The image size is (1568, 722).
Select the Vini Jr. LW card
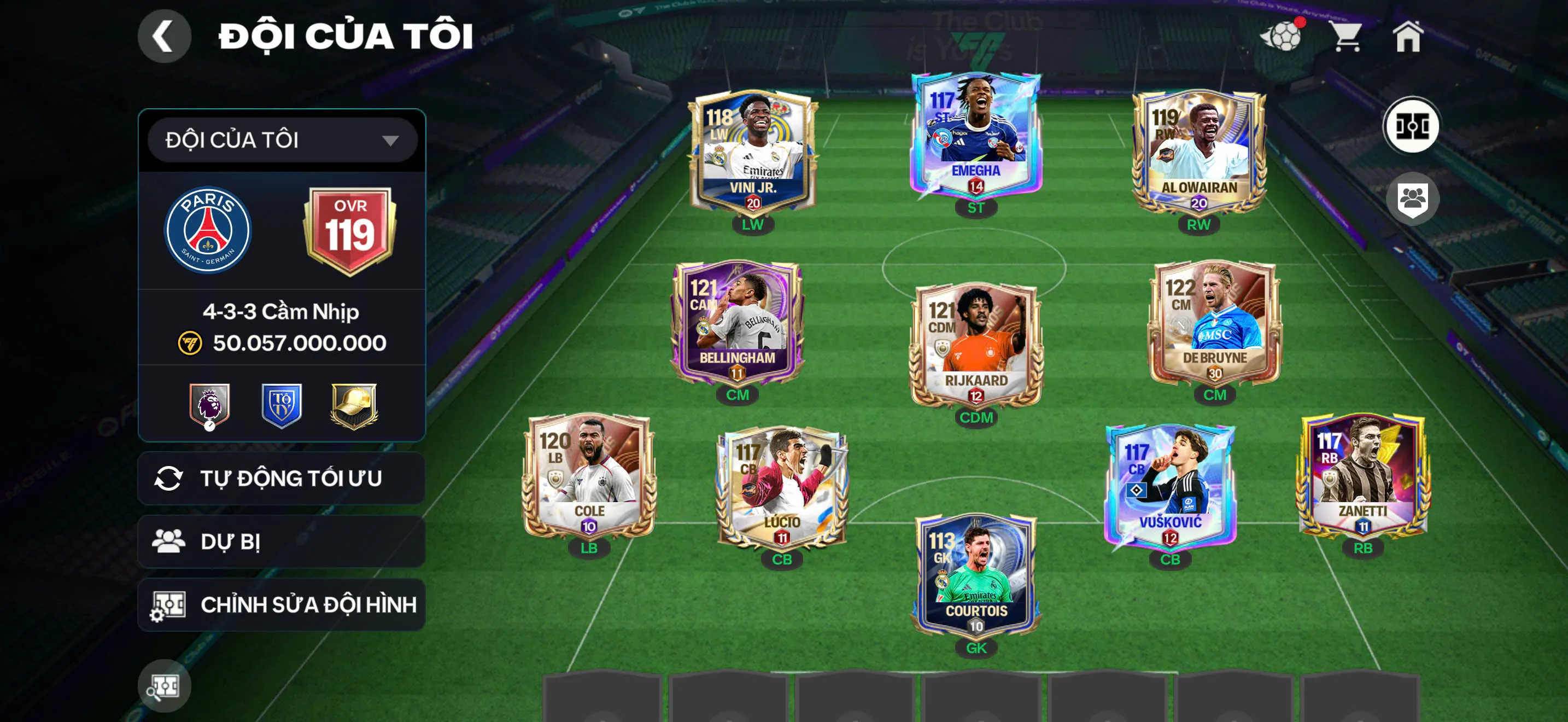(x=752, y=152)
